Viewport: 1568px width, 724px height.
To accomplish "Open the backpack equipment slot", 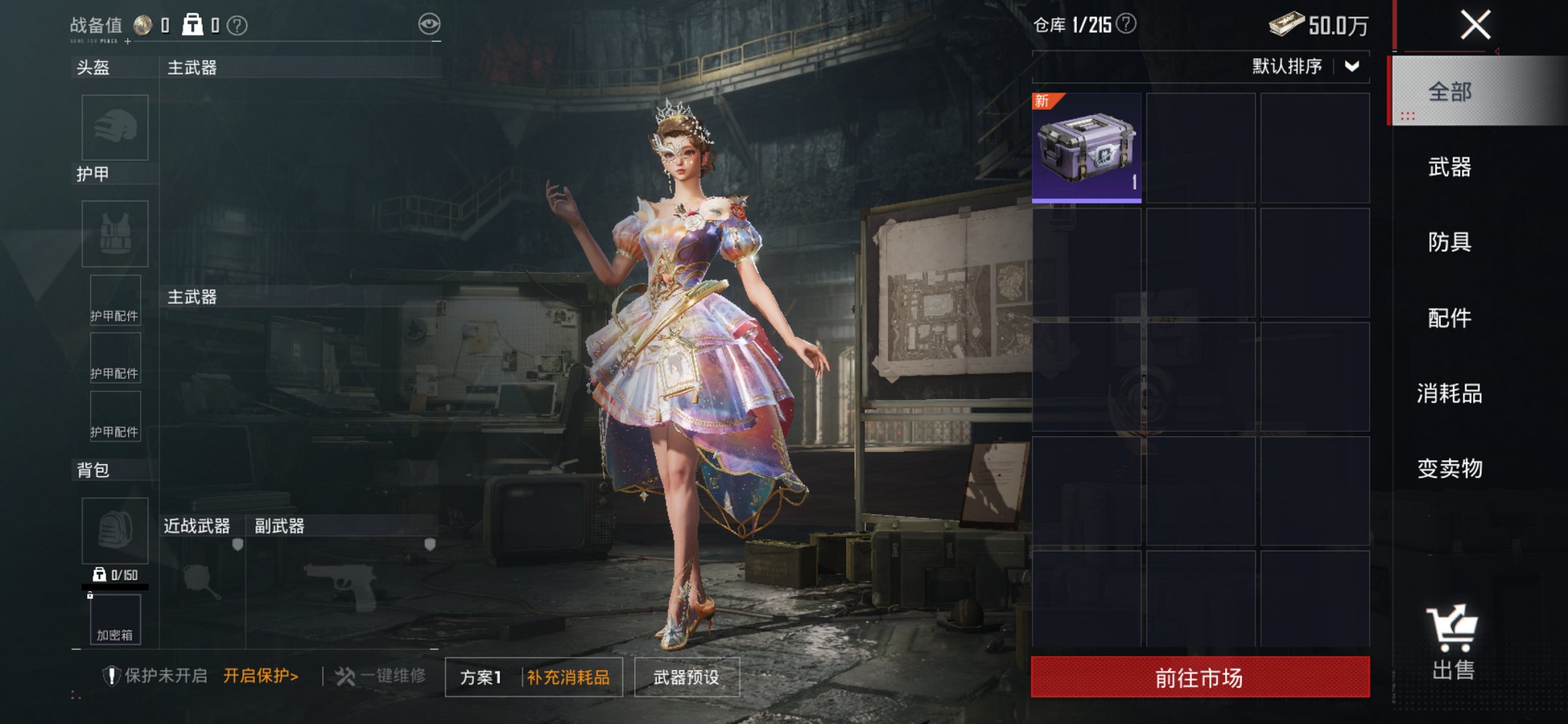I will [115, 530].
